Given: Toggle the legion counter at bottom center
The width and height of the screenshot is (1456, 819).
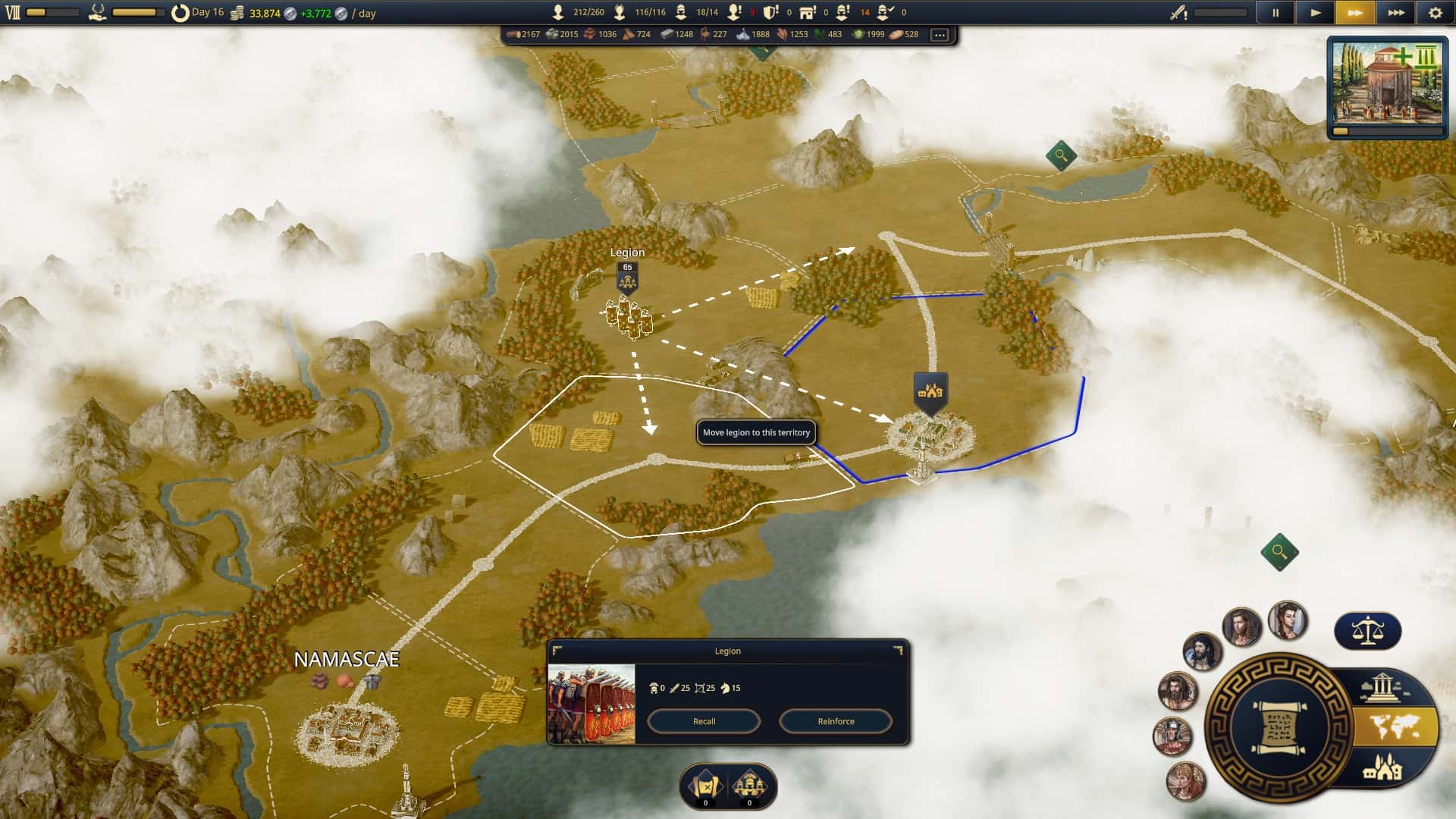Looking at the screenshot, I should (x=749, y=785).
